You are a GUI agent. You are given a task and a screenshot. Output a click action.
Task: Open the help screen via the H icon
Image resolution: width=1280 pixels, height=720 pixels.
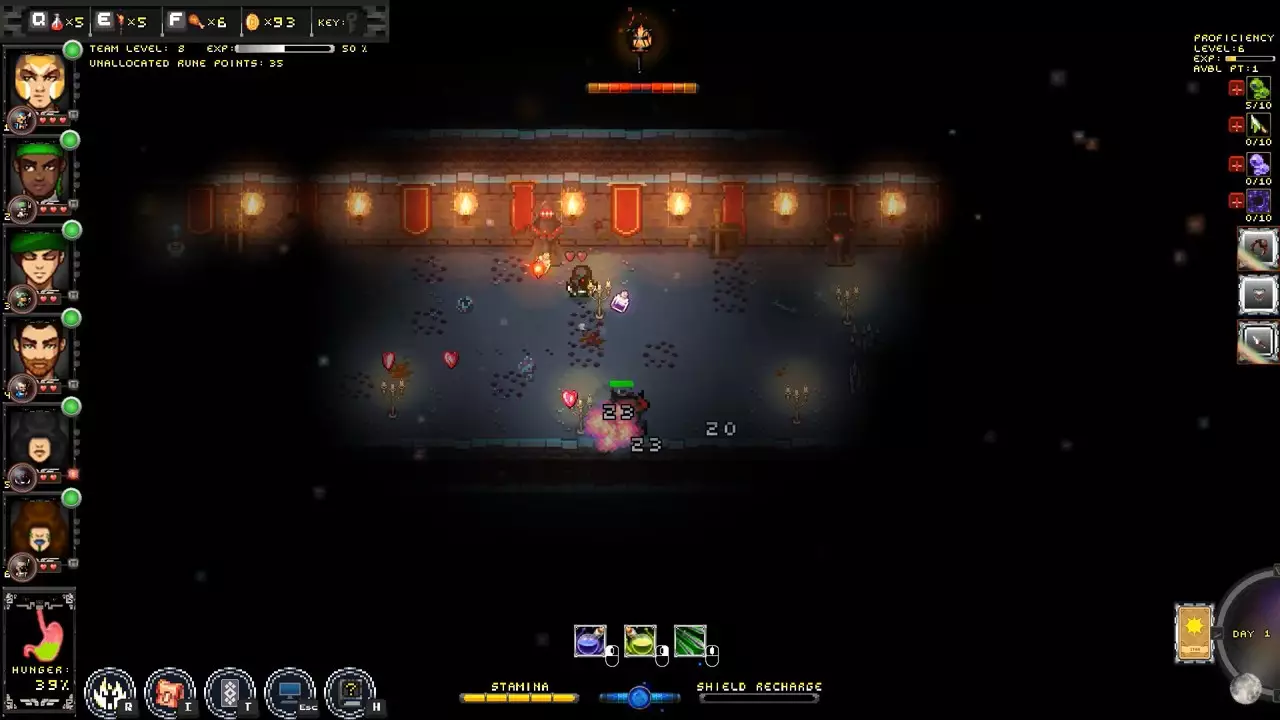pyautogui.click(x=350, y=690)
